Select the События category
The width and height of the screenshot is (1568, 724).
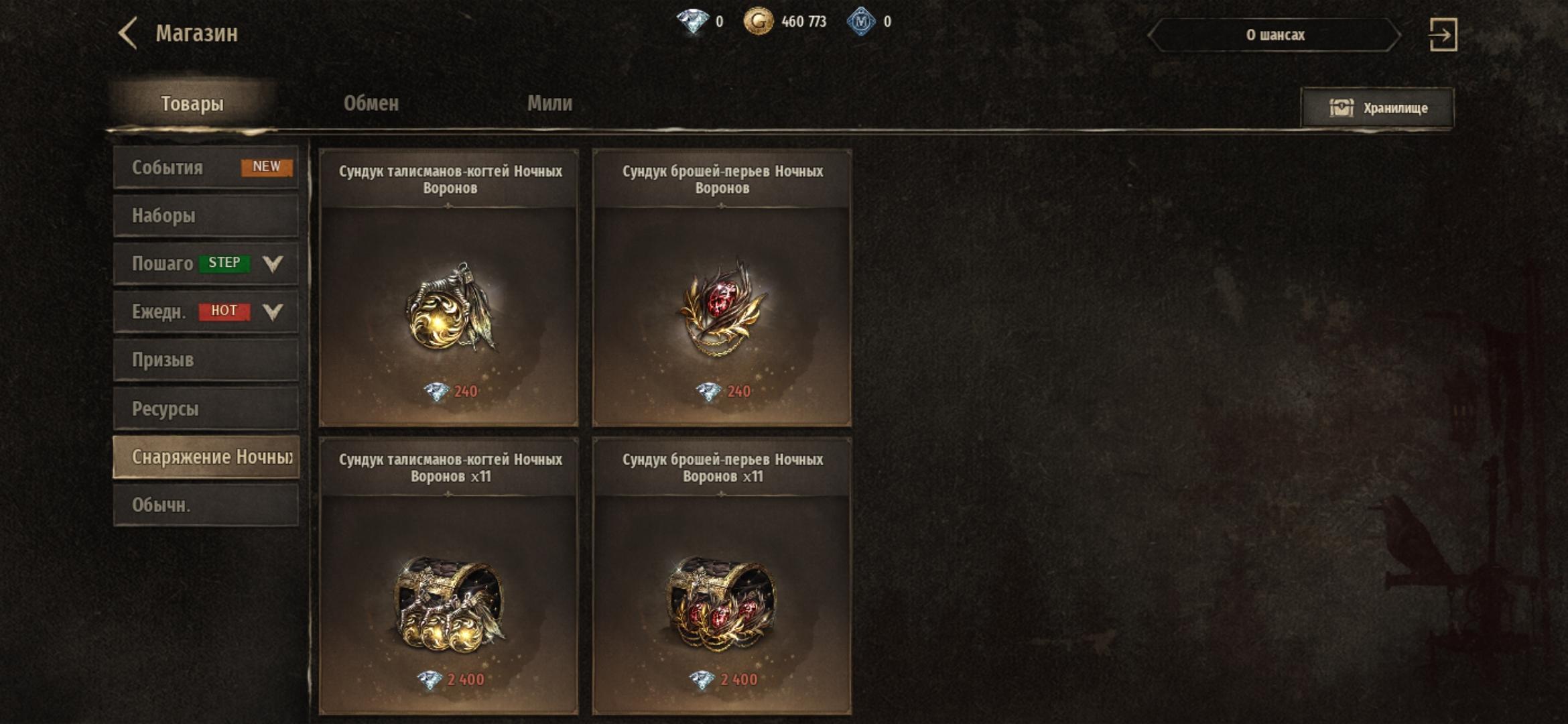click(x=206, y=168)
